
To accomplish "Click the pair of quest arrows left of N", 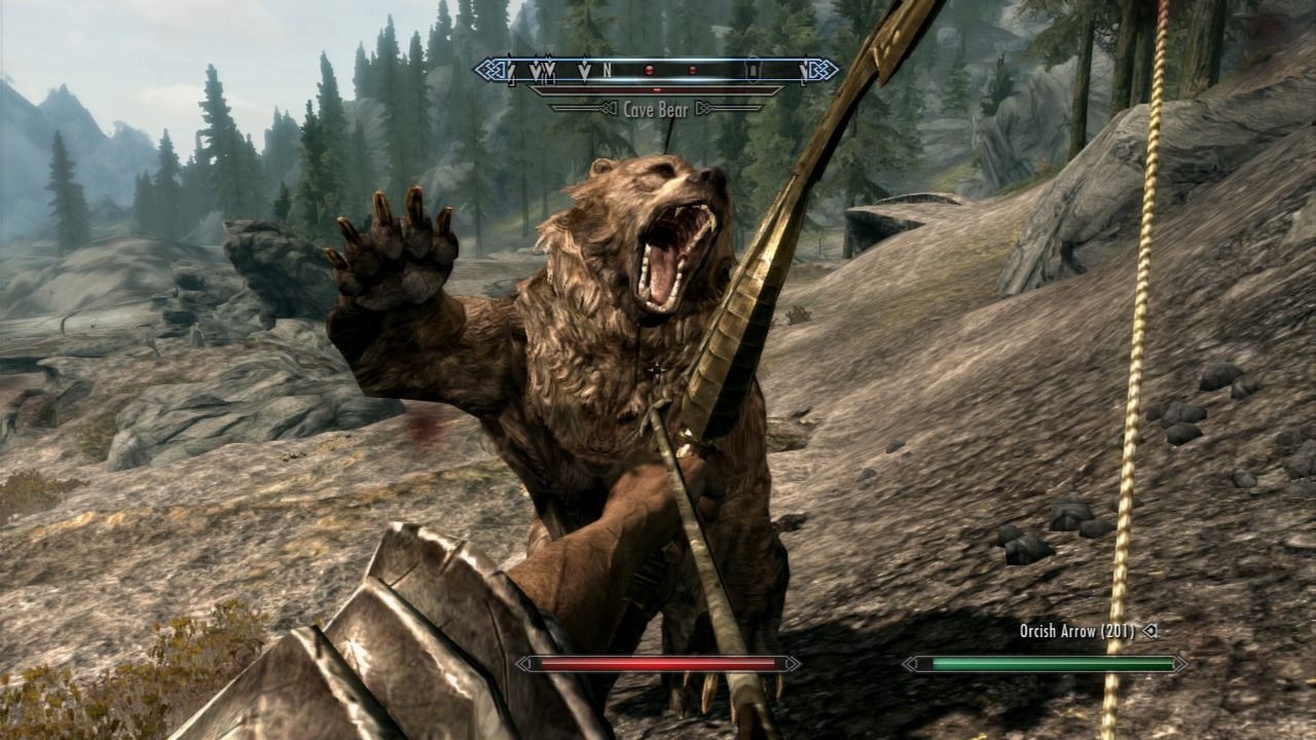I will (542, 70).
